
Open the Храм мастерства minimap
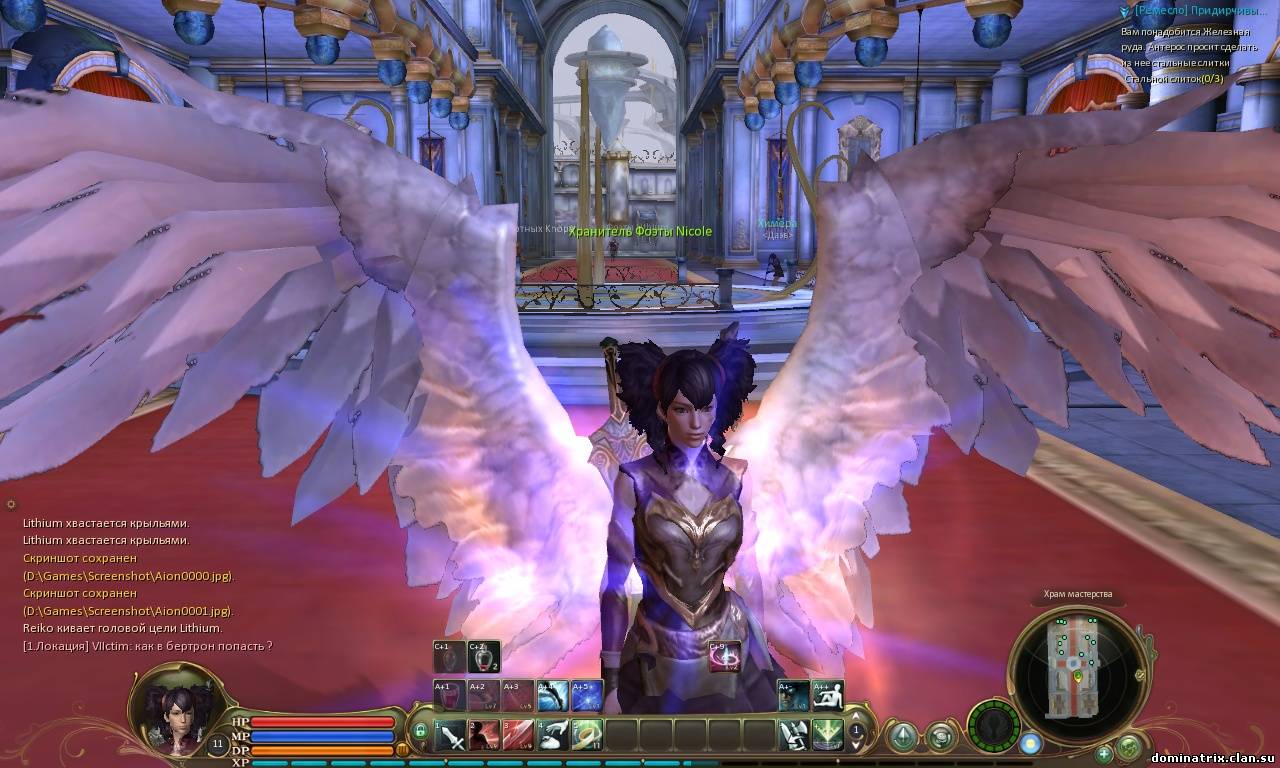tap(1078, 665)
